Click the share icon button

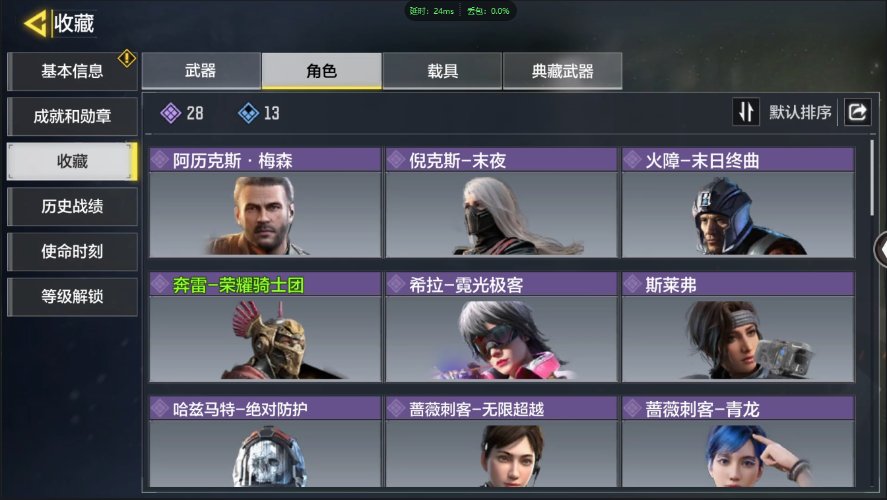pyautogui.click(x=857, y=112)
